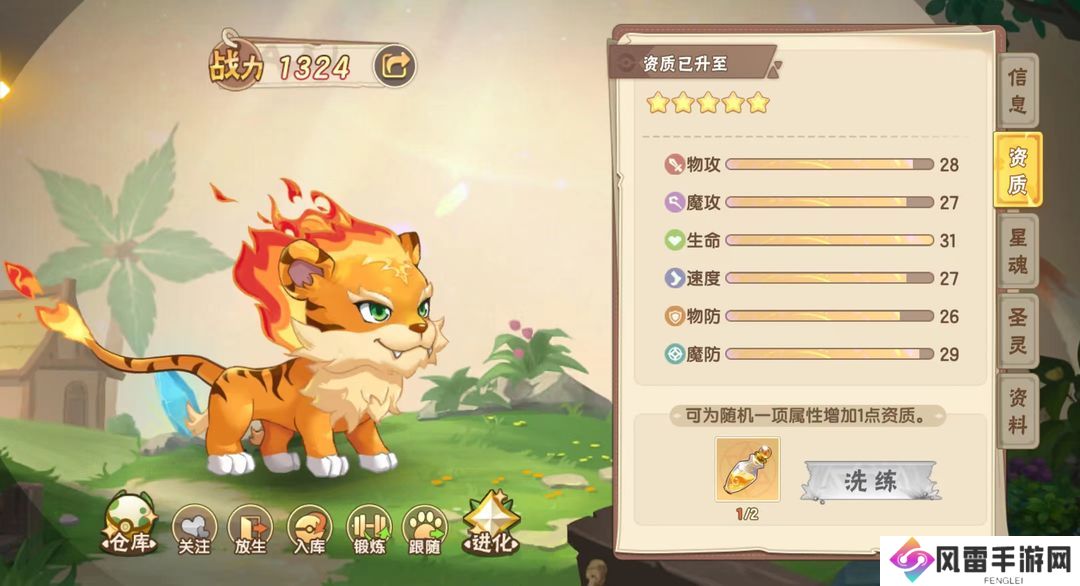Screen dimensions: 1080x586
Task: Release the pet with 放生
Action: 250,529
